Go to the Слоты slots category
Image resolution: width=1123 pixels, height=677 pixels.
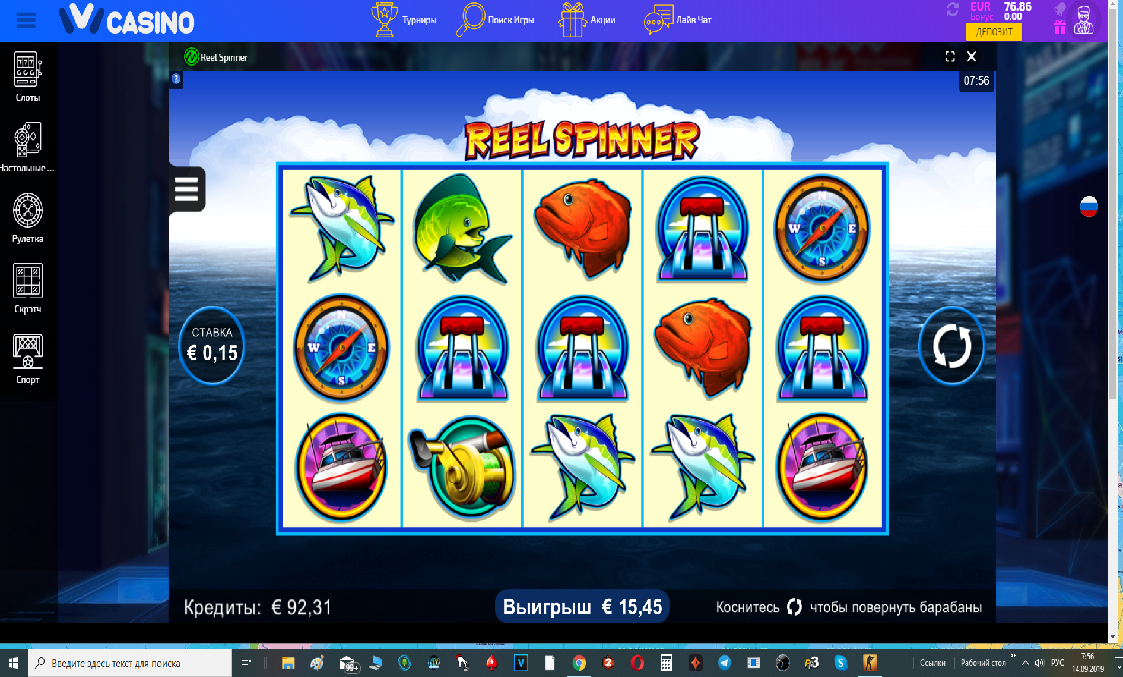(x=28, y=77)
